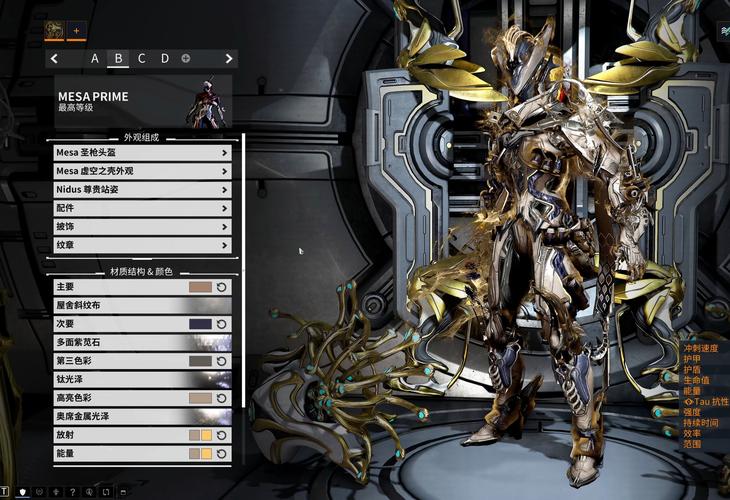Screen dimensions: 730x500
Task: Pick the 次要 secondary color swatch
Action: [200, 324]
